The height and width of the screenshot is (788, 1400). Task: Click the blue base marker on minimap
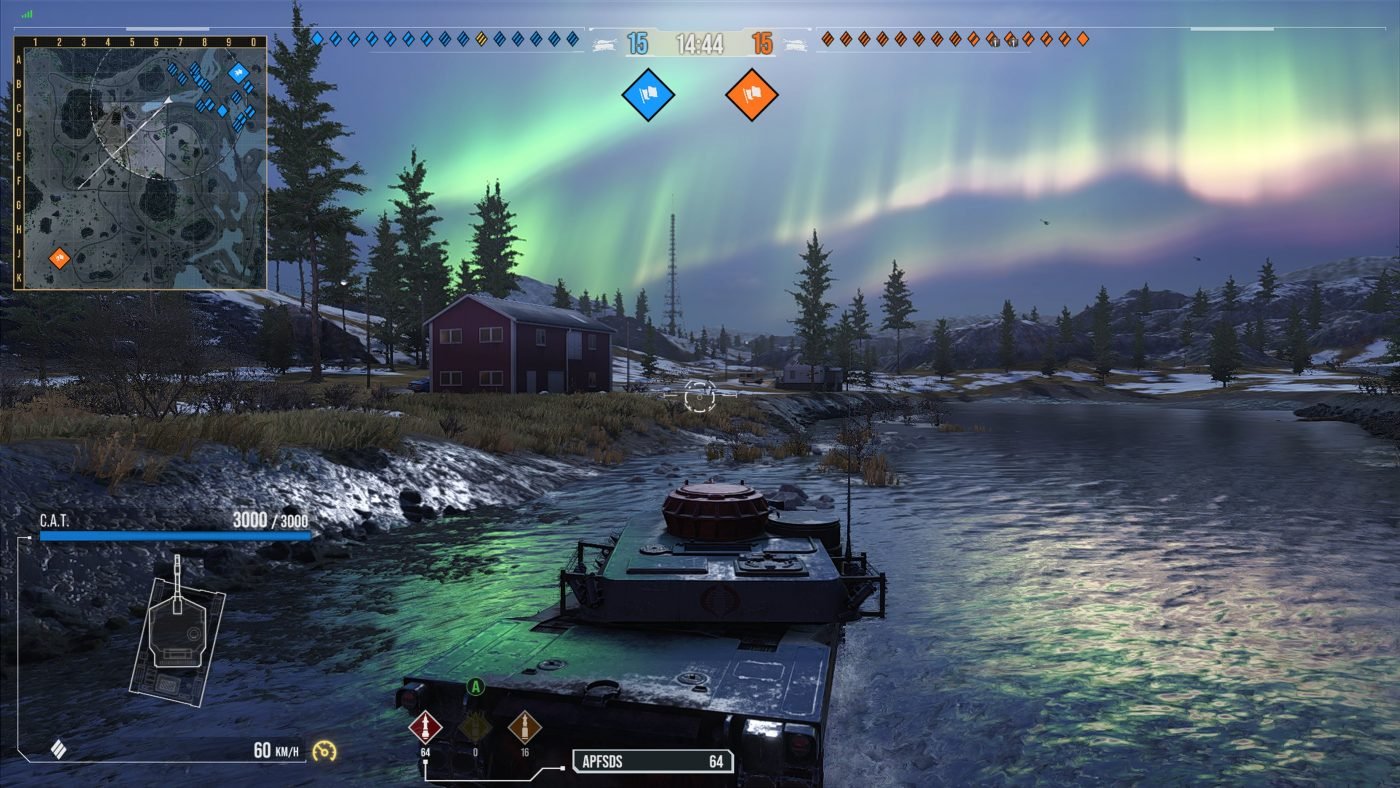pyautogui.click(x=238, y=72)
